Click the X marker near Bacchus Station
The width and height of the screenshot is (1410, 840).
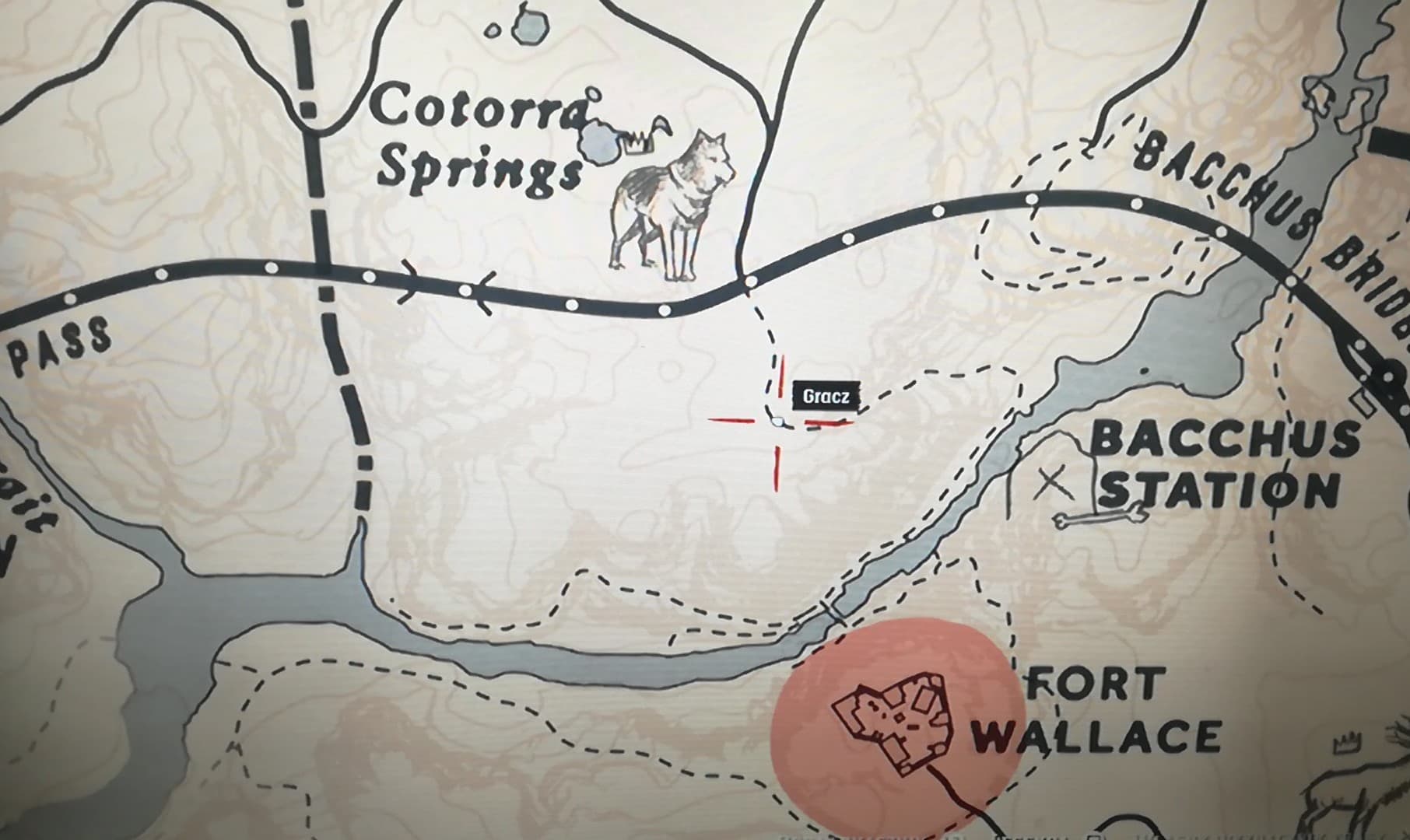1054,484
